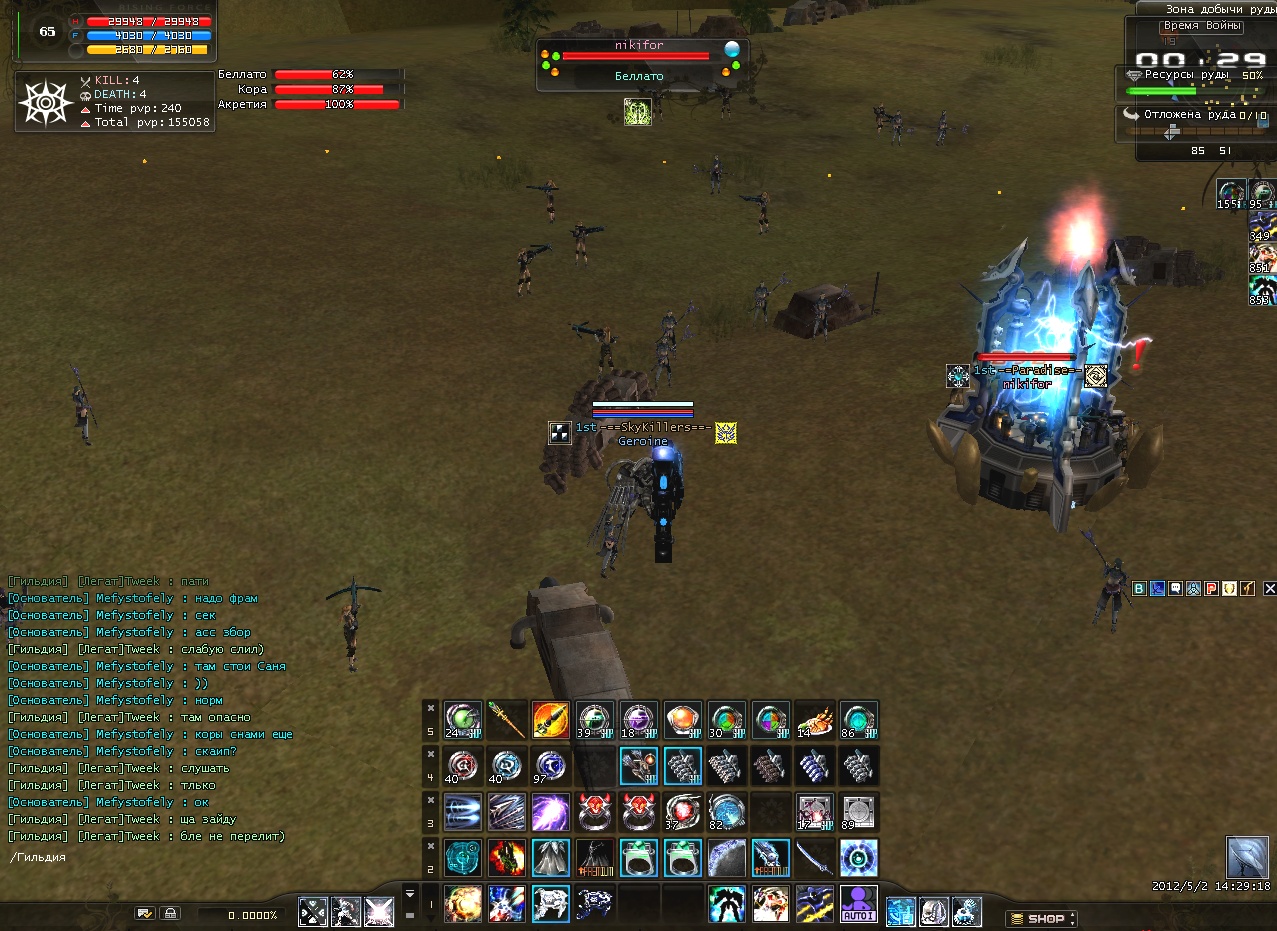
Task: Click the satellite dish icon above the clock
Action: pos(1247,857)
